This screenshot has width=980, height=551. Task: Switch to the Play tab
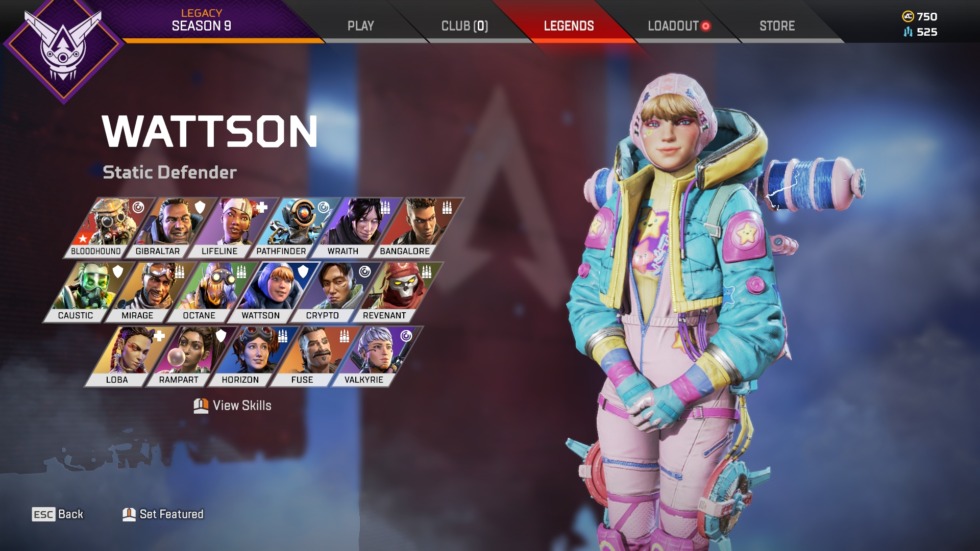pos(360,26)
